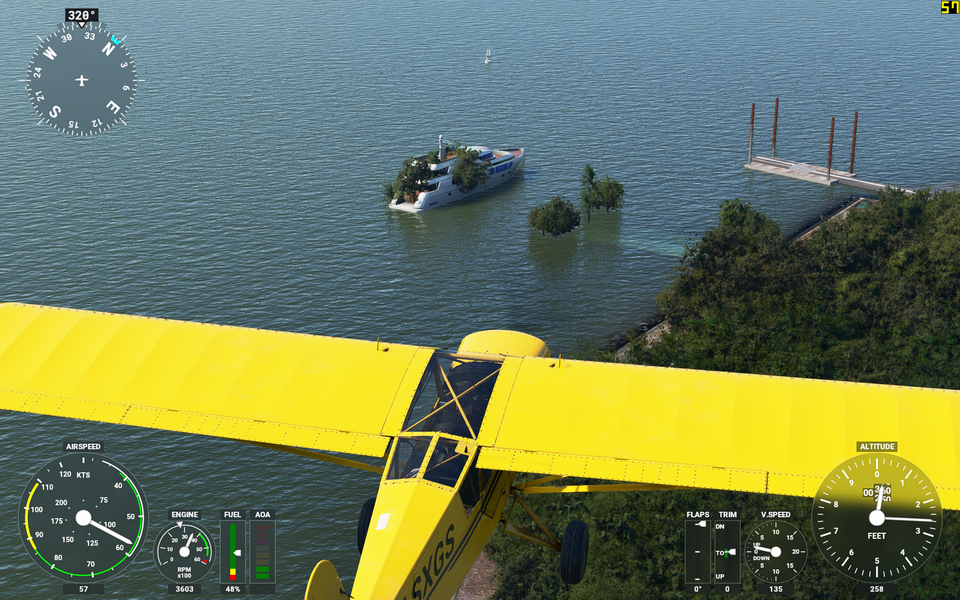Click the altitude gauge
Viewport: 960px width, 600px height.
click(x=876, y=517)
